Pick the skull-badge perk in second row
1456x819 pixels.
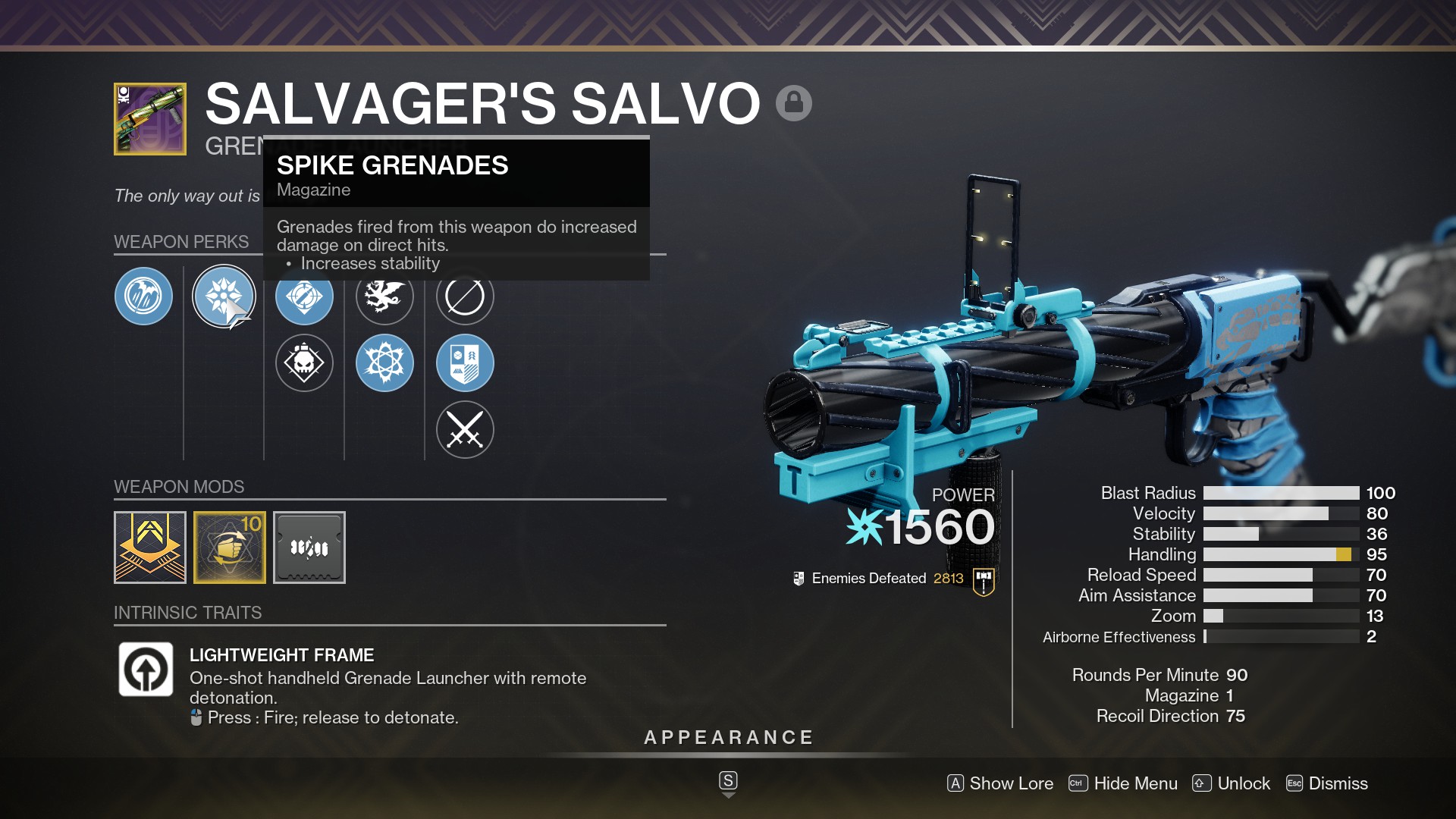click(304, 362)
